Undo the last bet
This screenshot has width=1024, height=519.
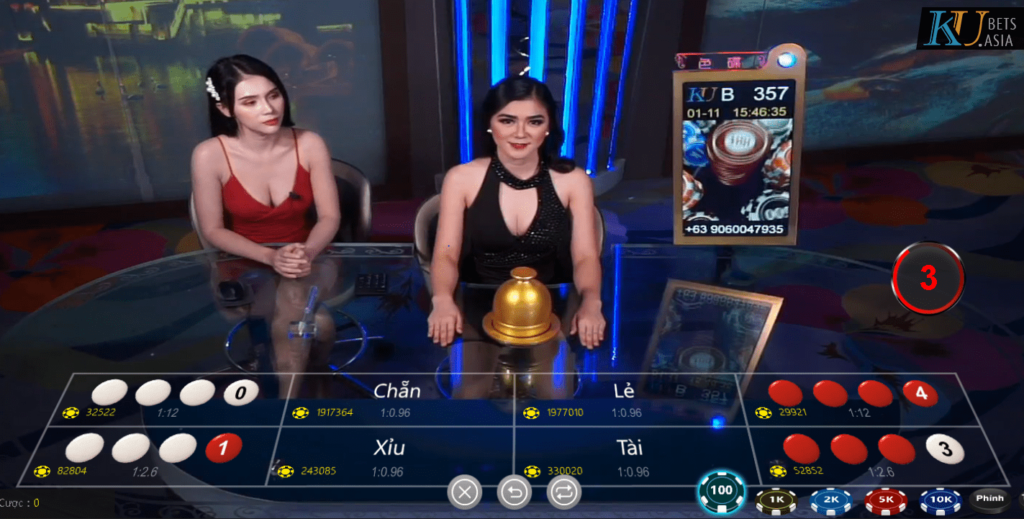click(x=514, y=491)
